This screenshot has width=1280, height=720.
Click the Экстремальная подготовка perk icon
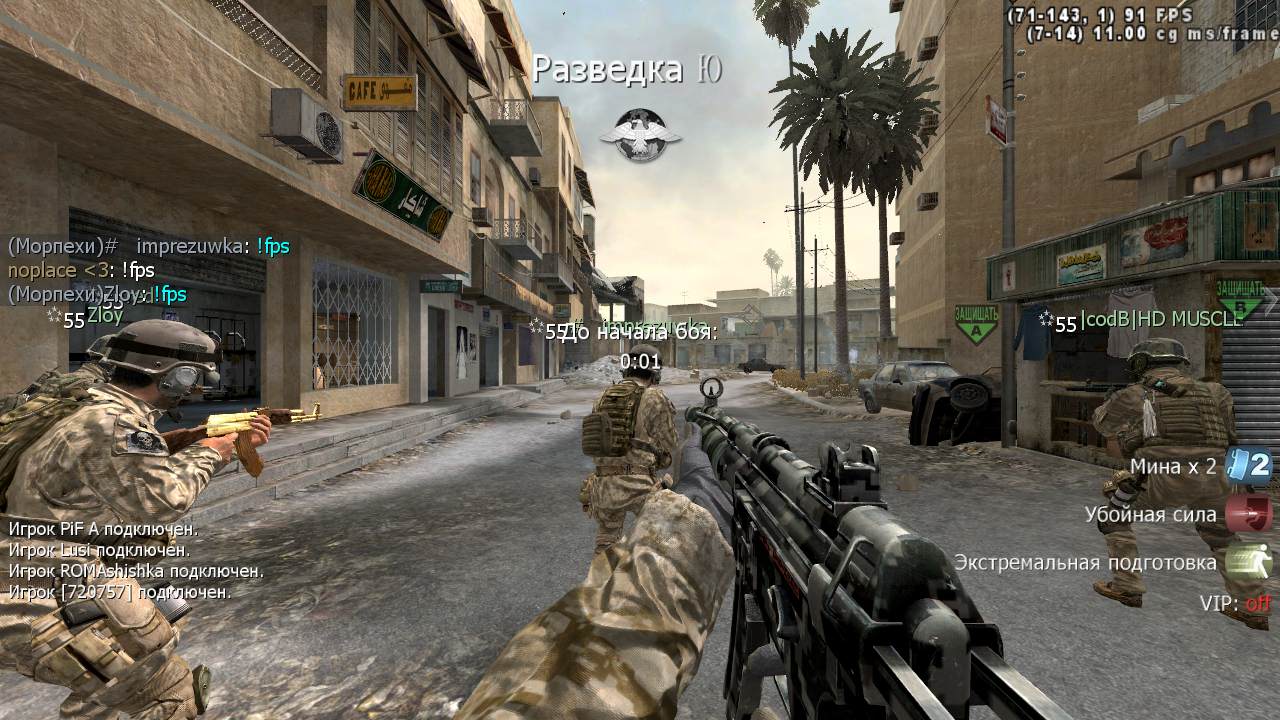coord(1248,562)
